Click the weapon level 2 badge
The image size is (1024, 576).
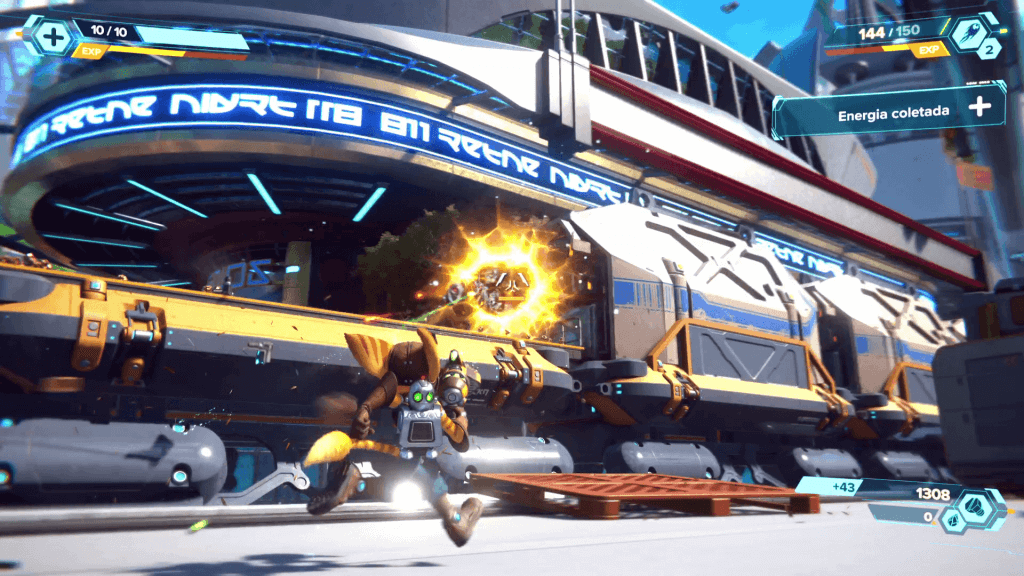pos(990,50)
